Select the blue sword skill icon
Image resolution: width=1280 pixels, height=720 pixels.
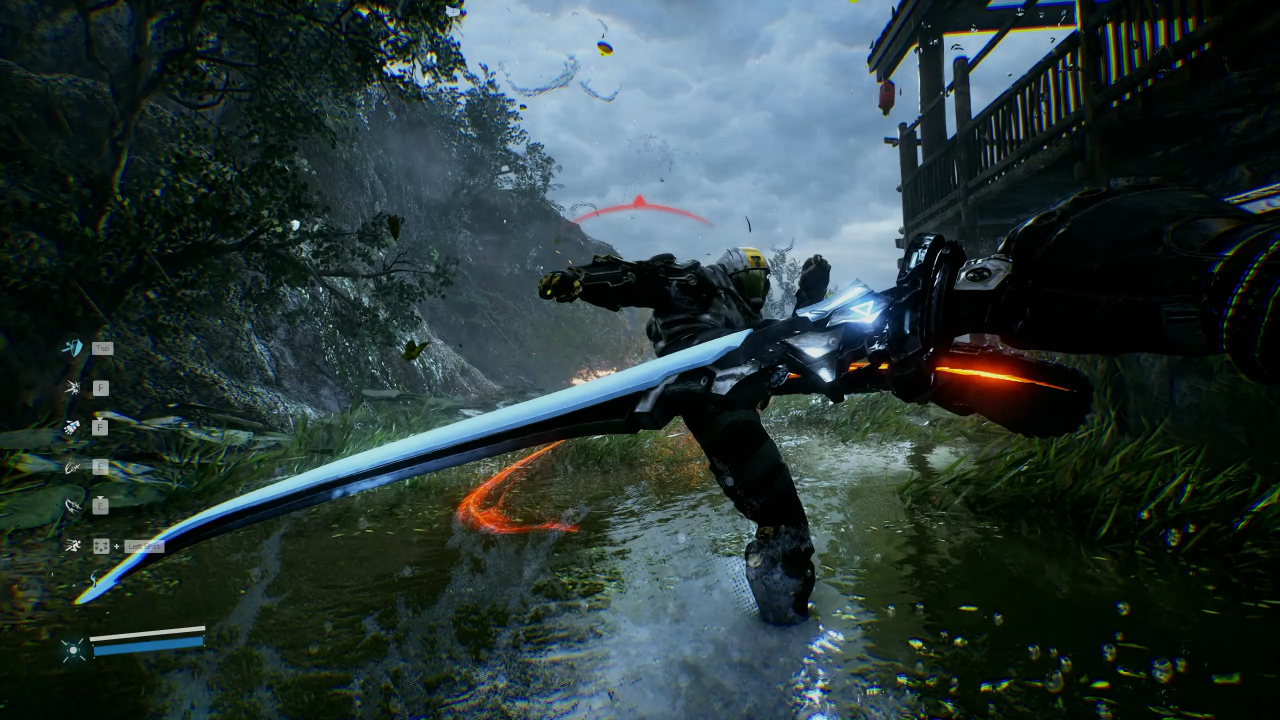72,348
